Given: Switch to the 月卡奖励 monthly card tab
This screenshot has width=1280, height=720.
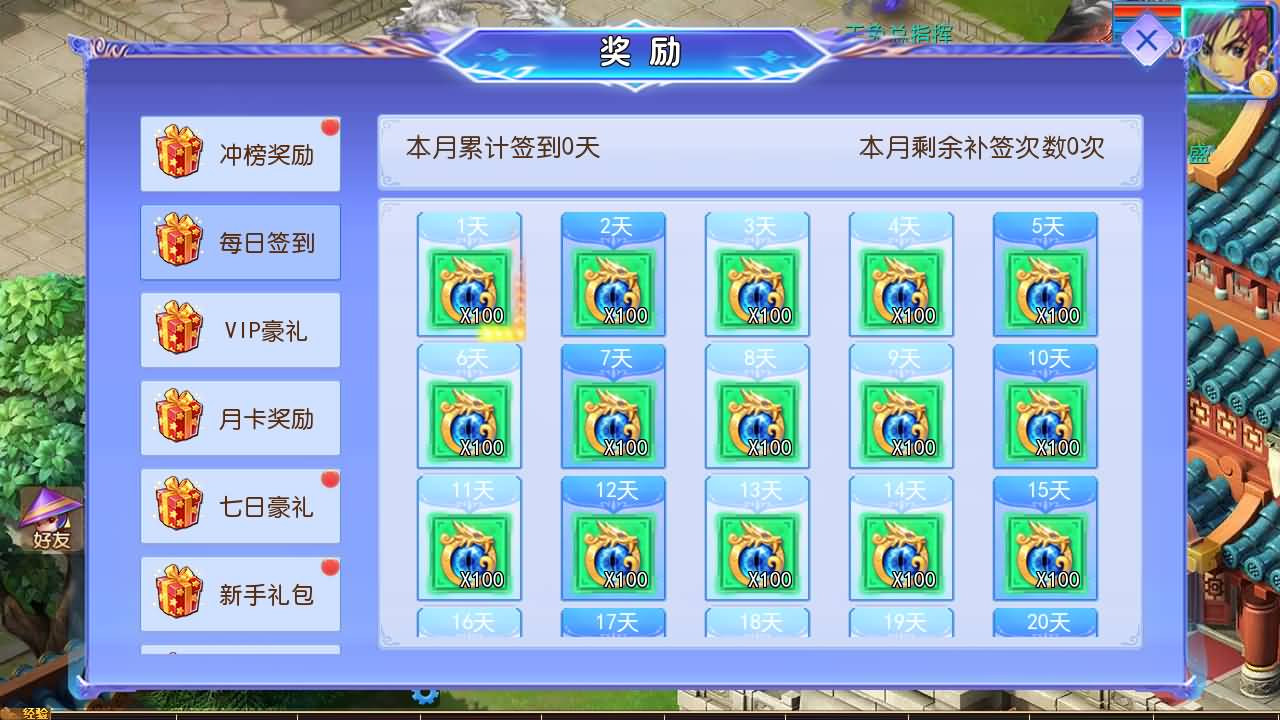Looking at the screenshot, I should (240, 416).
